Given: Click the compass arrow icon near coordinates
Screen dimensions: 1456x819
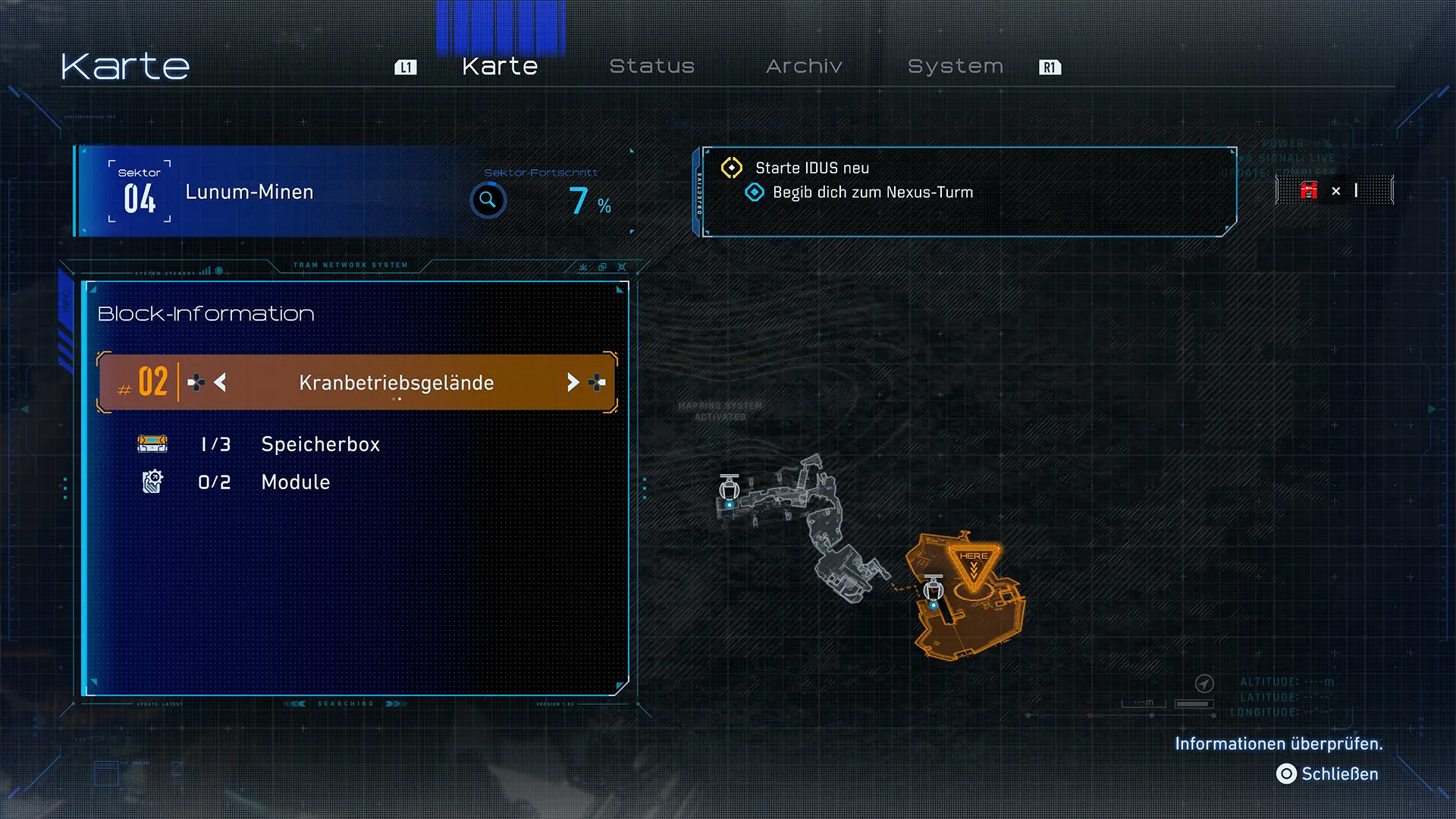Looking at the screenshot, I should (1204, 683).
